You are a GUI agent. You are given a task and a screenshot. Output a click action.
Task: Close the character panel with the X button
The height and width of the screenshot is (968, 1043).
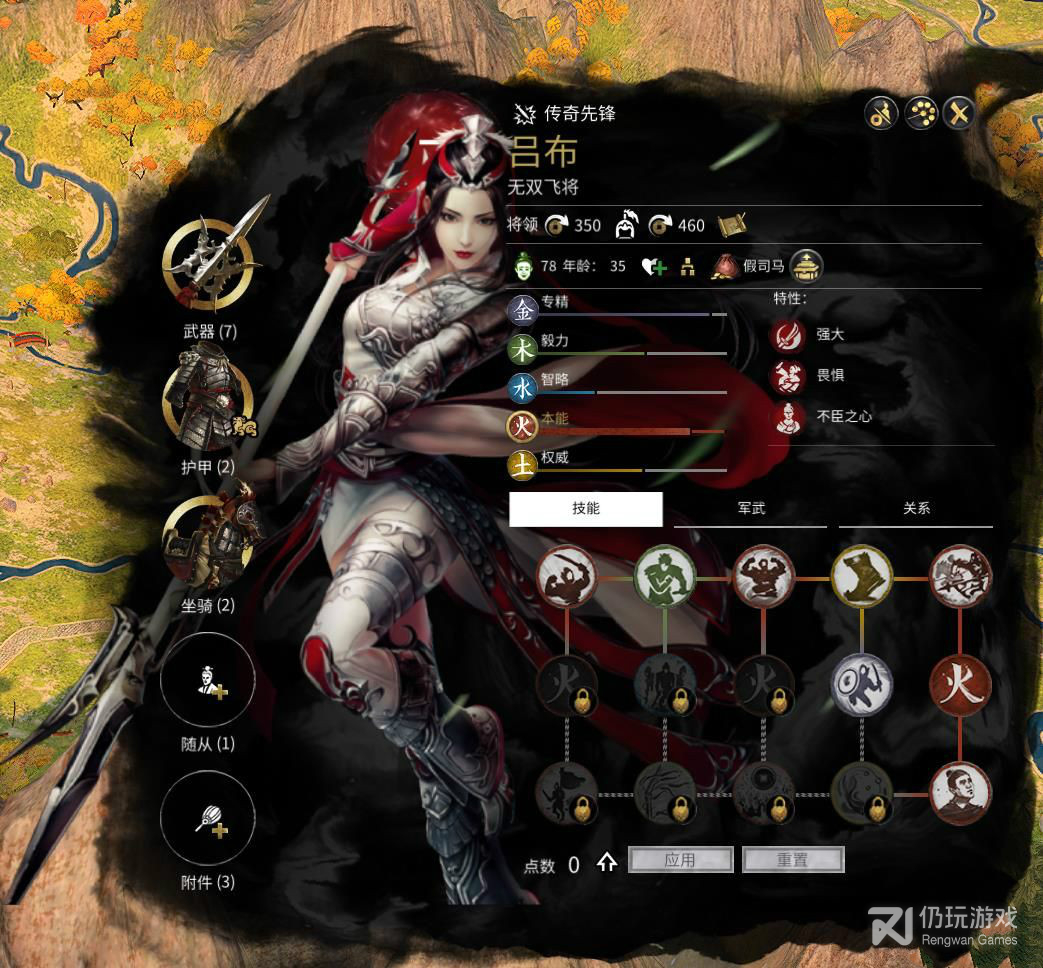click(959, 114)
